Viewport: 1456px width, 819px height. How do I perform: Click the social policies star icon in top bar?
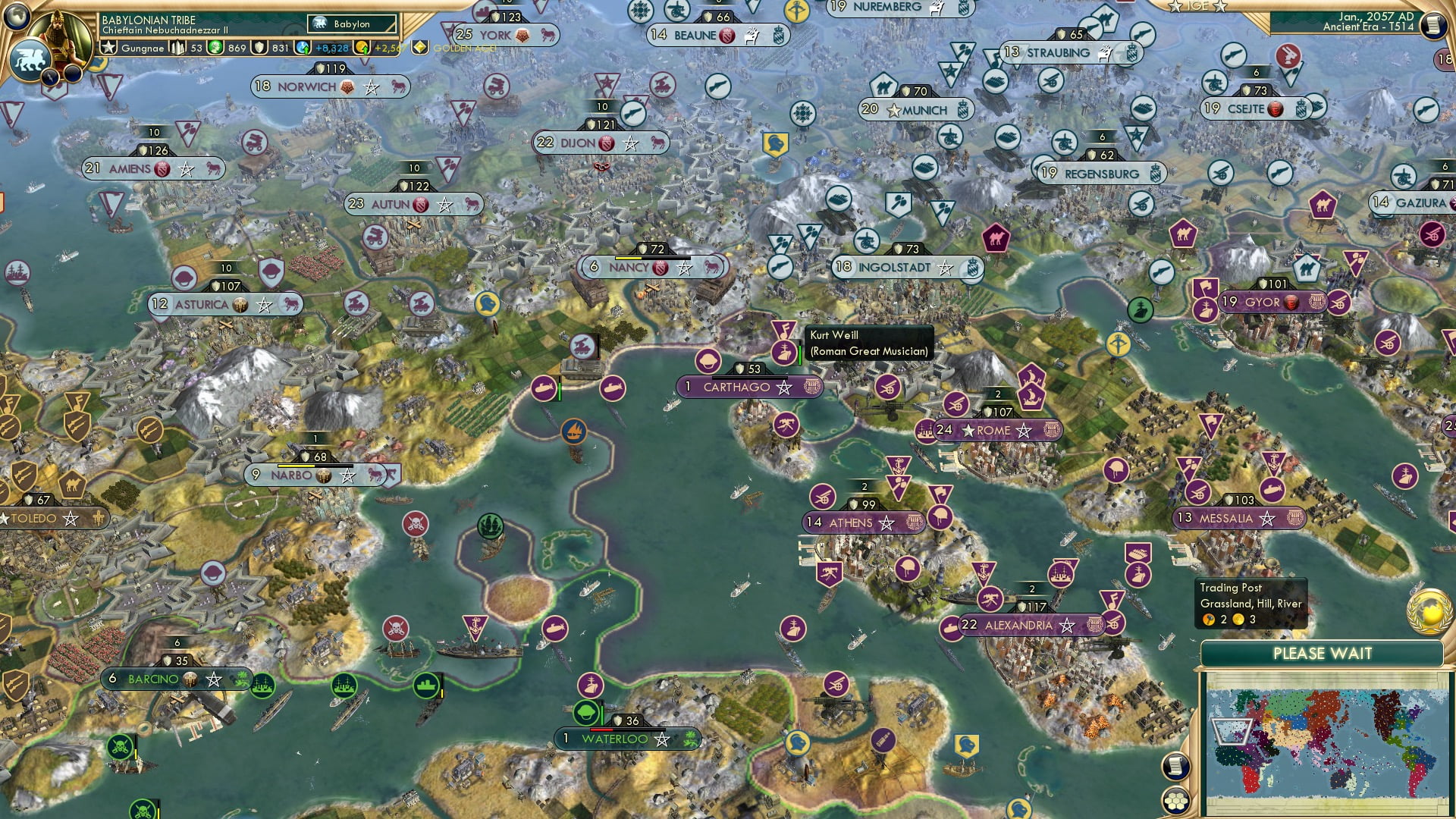point(108,47)
